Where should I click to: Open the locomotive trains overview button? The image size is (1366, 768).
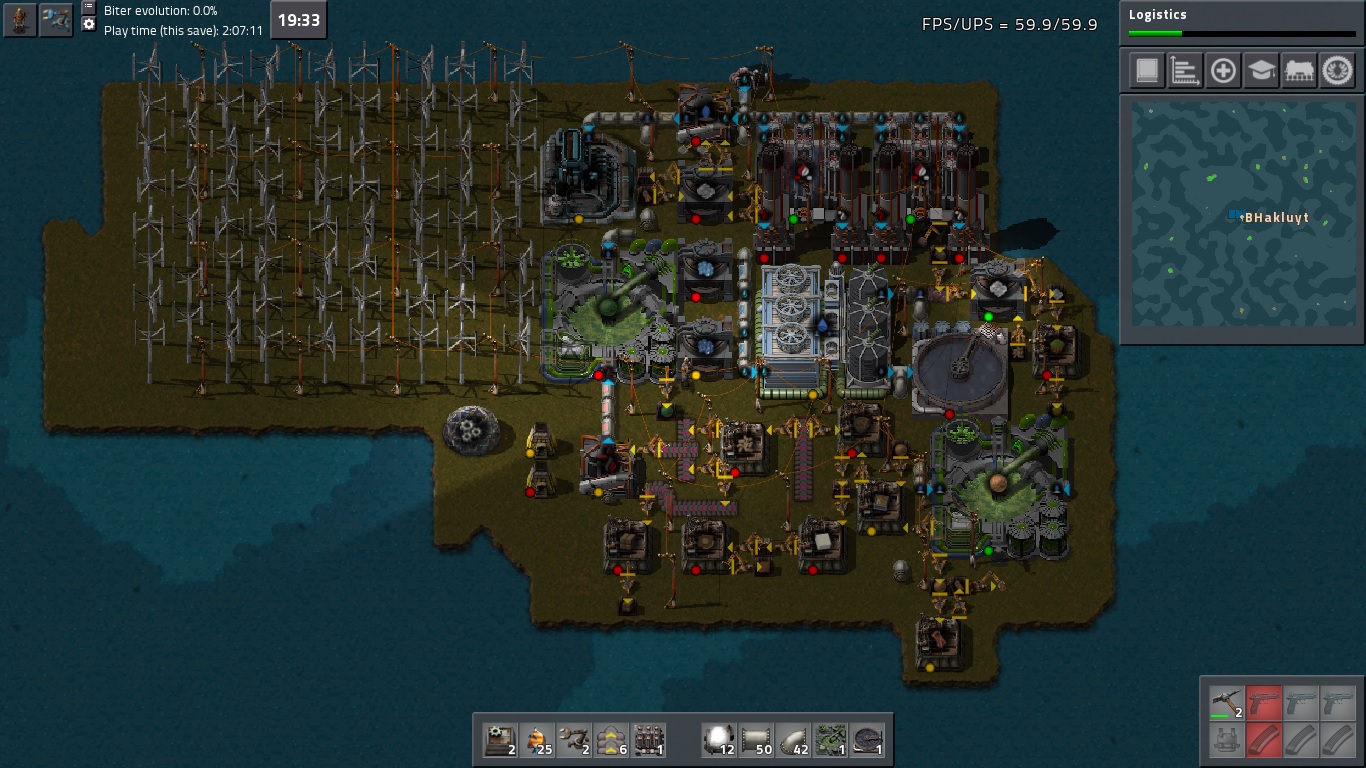1299,71
